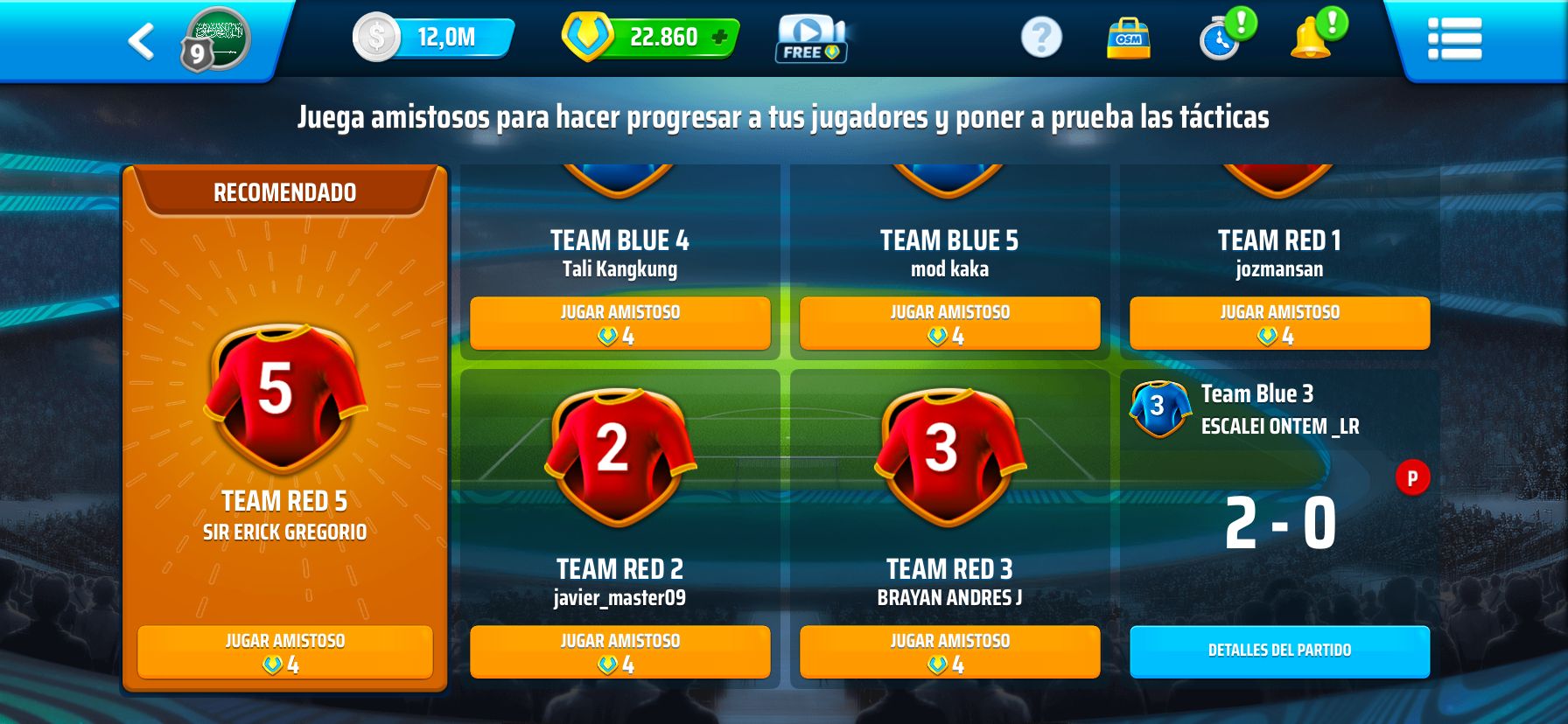Play friendly against Team Blue 4
This screenshot has height=724, width=1568.
tap(620, 324)
